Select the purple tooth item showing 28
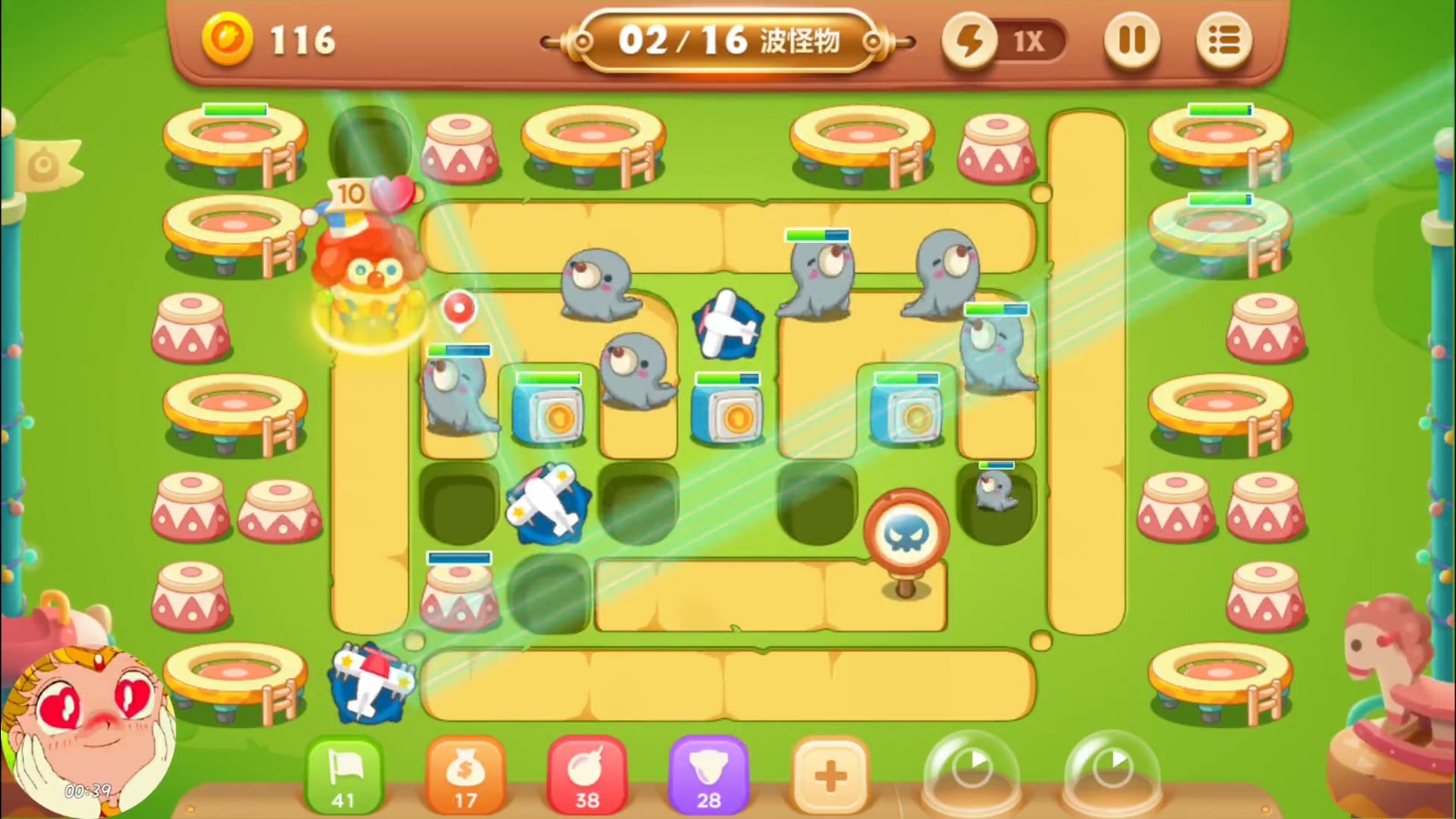1456x819 pixels. coord(710,774)
